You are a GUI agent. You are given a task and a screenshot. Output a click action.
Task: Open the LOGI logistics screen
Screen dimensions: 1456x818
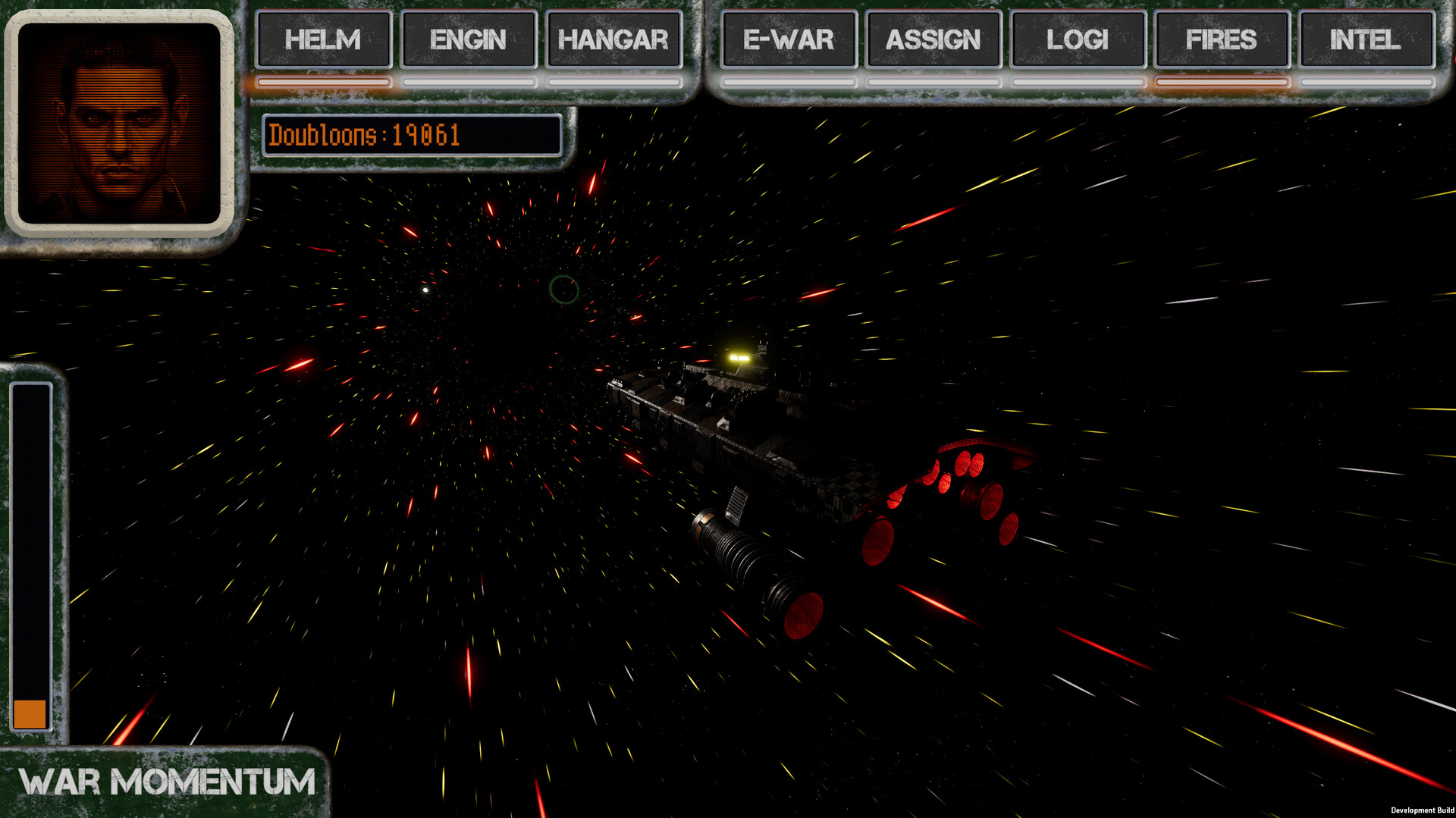click(1078, 40)
